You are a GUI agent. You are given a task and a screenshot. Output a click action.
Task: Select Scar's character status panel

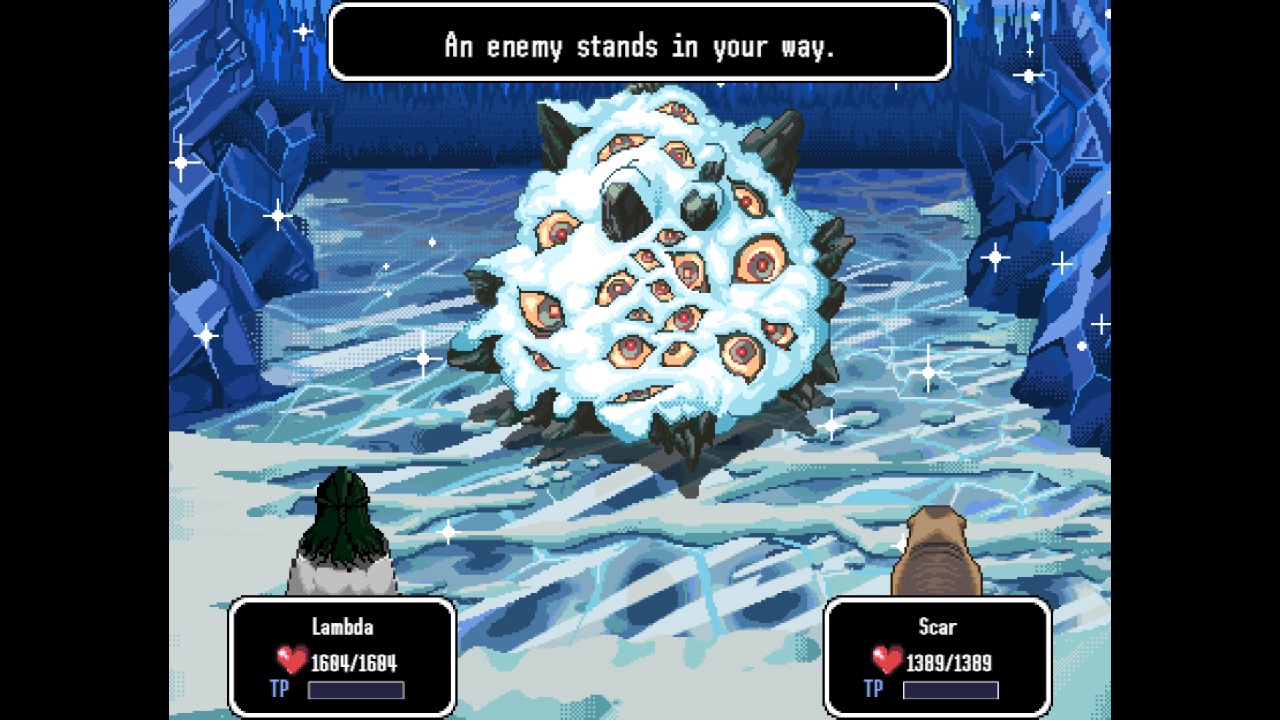tap(938, 657)
